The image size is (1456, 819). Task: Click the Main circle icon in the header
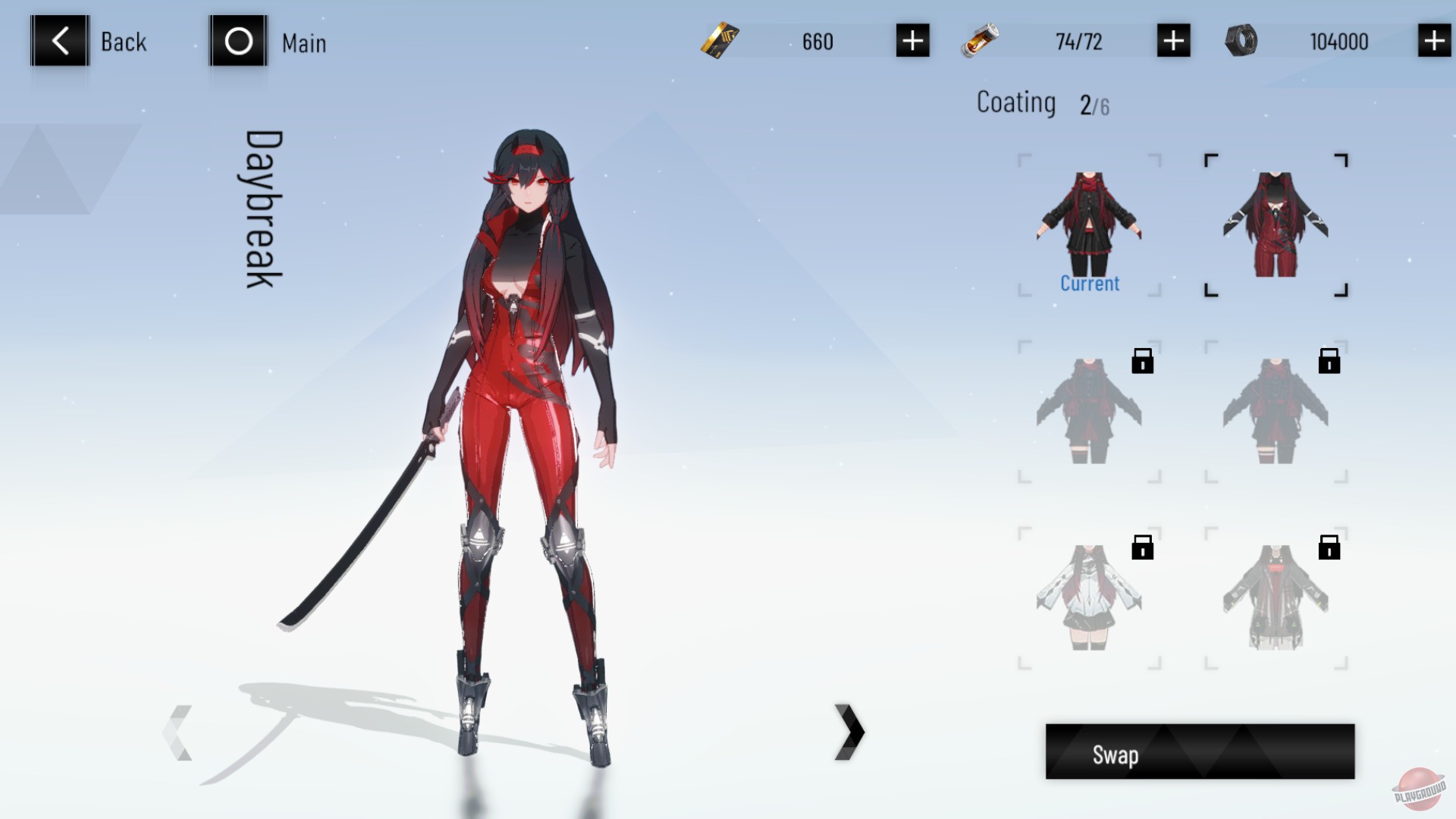point(237,42)
